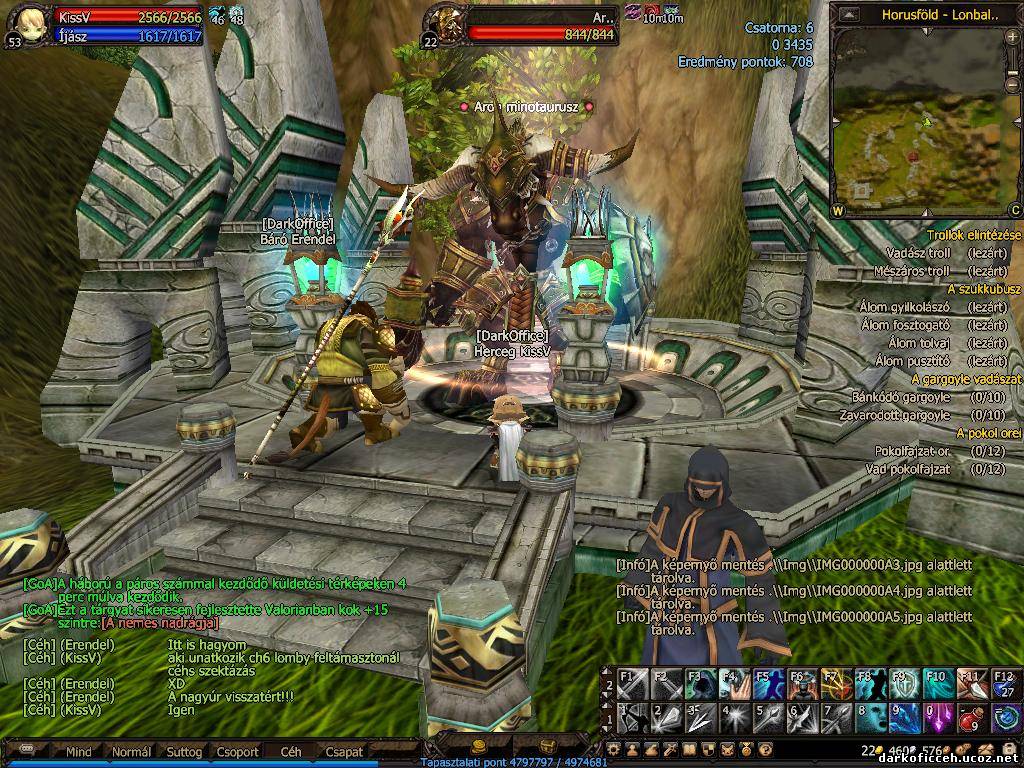
Task: Click the W button on the minimap
Action: [x=838, y=211]
